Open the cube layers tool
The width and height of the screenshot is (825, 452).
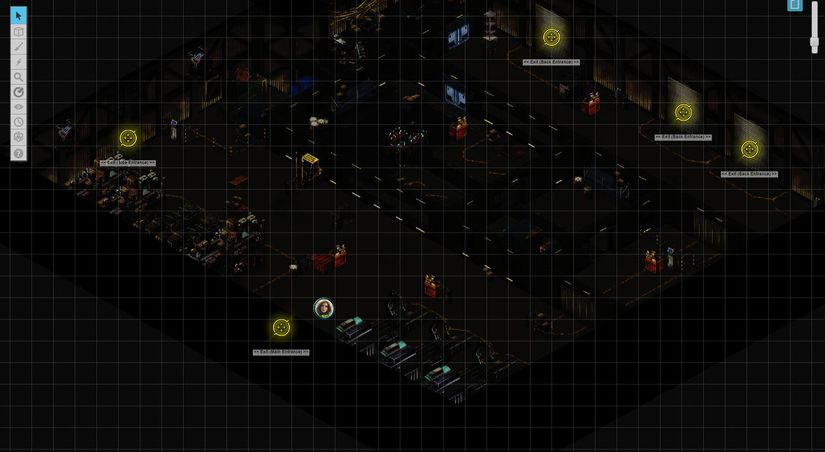tap(18, 31)
